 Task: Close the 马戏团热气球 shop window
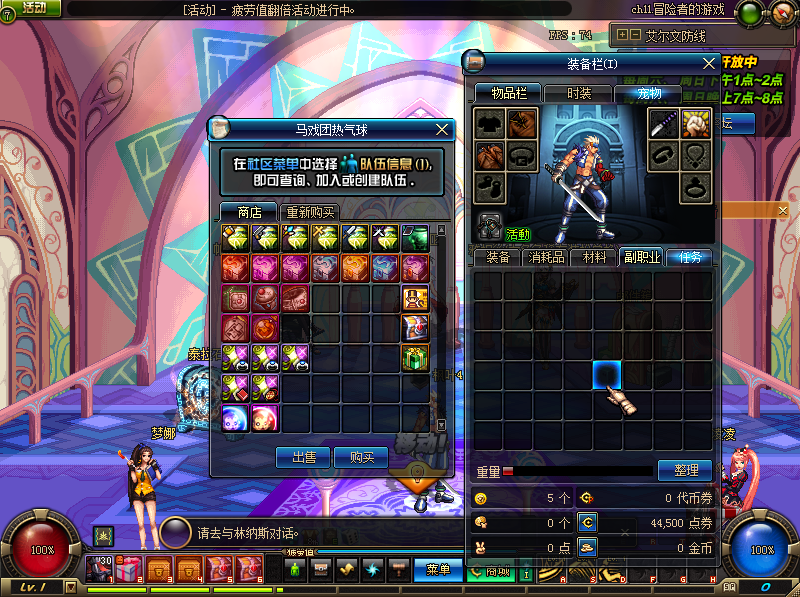pyautogui.click(x=442, y=129)
